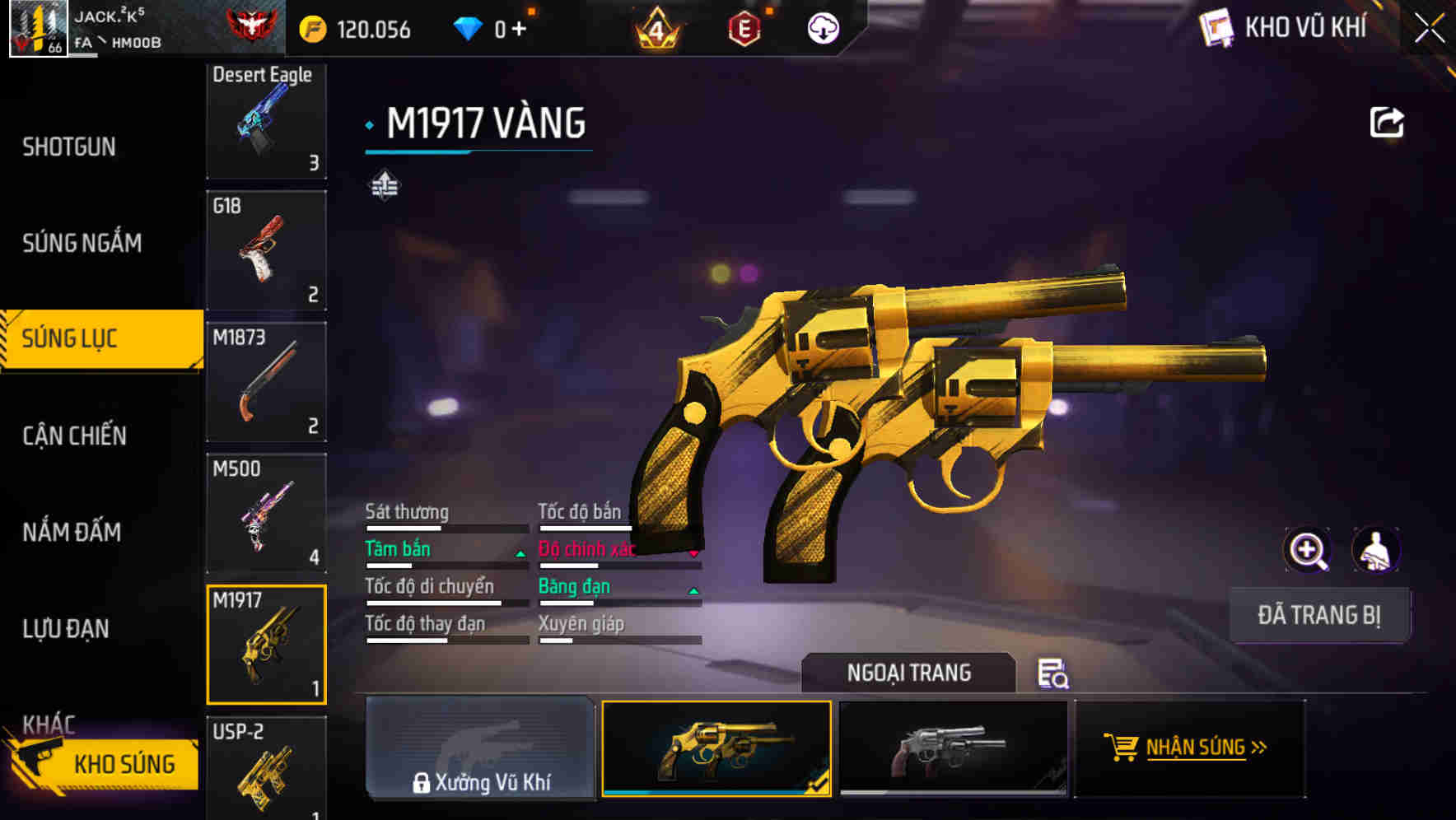This screenshot has height=820, width=1456.
Task: Expand the Tầm bắn stat indicator arrow
Action: 520,555
